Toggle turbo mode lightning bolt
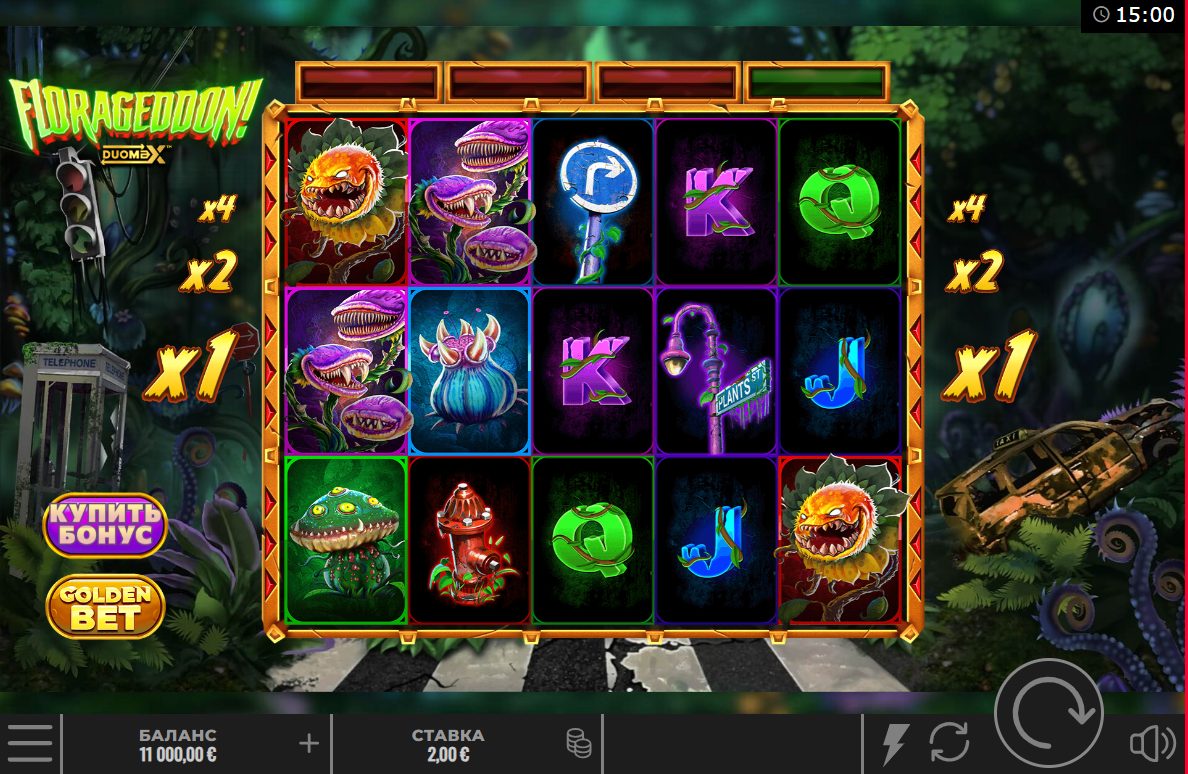Screen dimensions: 1188x774 [x=894, y=743]
